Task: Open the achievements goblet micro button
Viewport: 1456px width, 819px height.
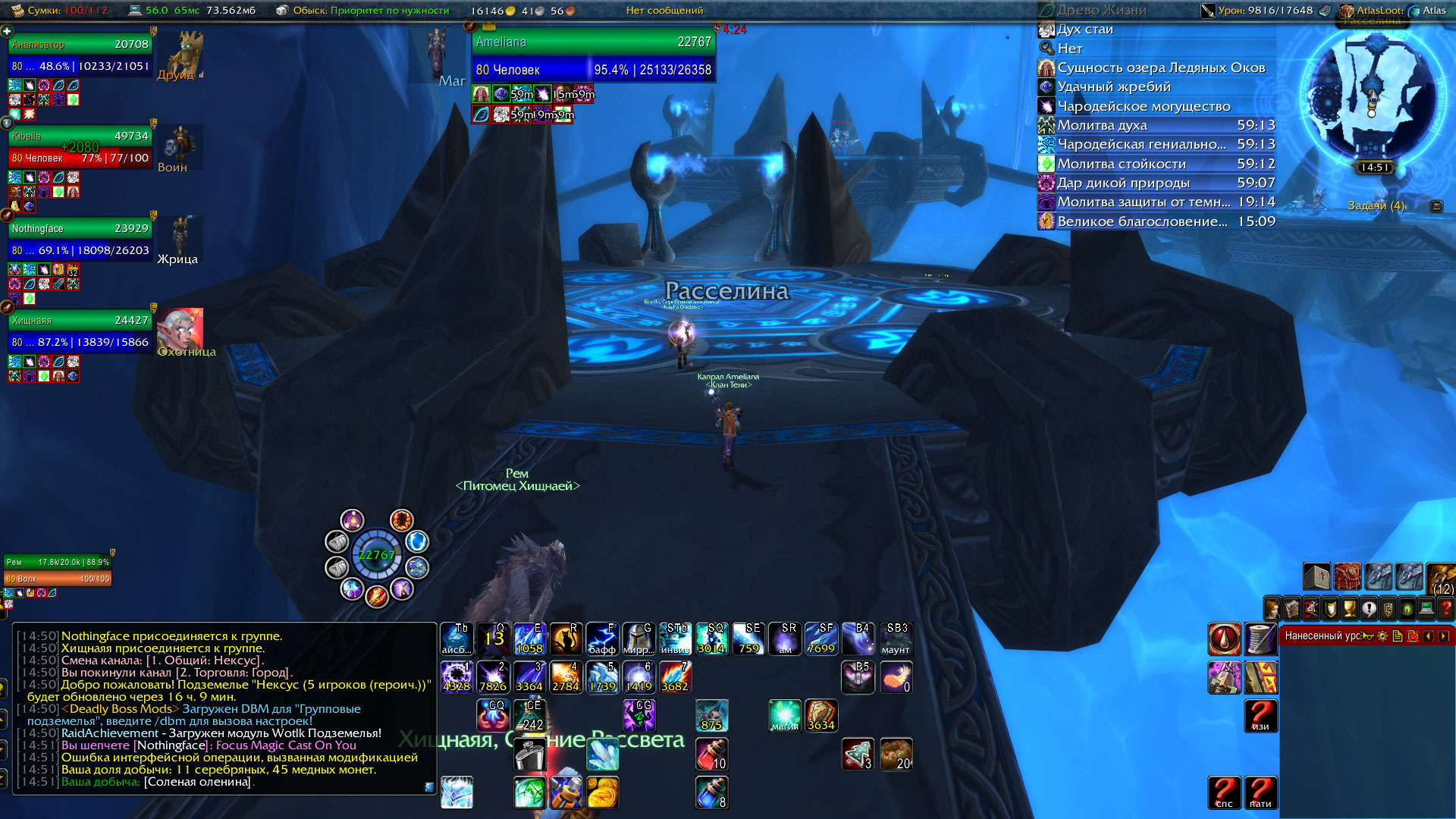Action: 1349,609
